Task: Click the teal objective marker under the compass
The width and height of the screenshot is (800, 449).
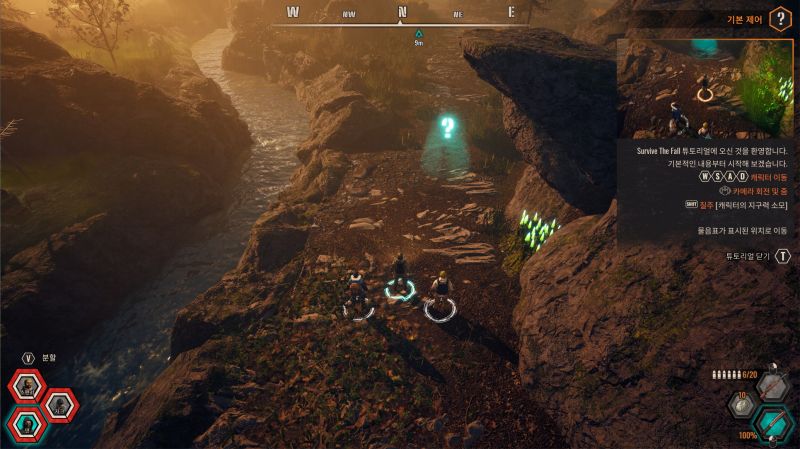Action: pyautogui.click(x=419, y=33)
